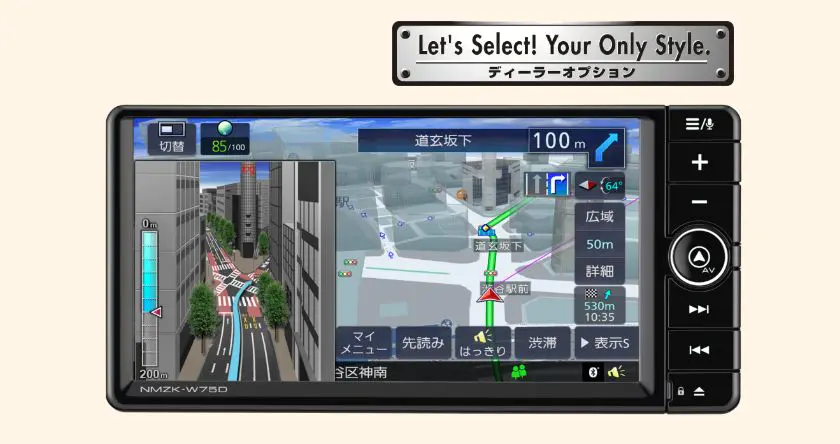Viewport: 840px width, 444px height.
Task: Click the compass heading icon
Action: (600, 185)
